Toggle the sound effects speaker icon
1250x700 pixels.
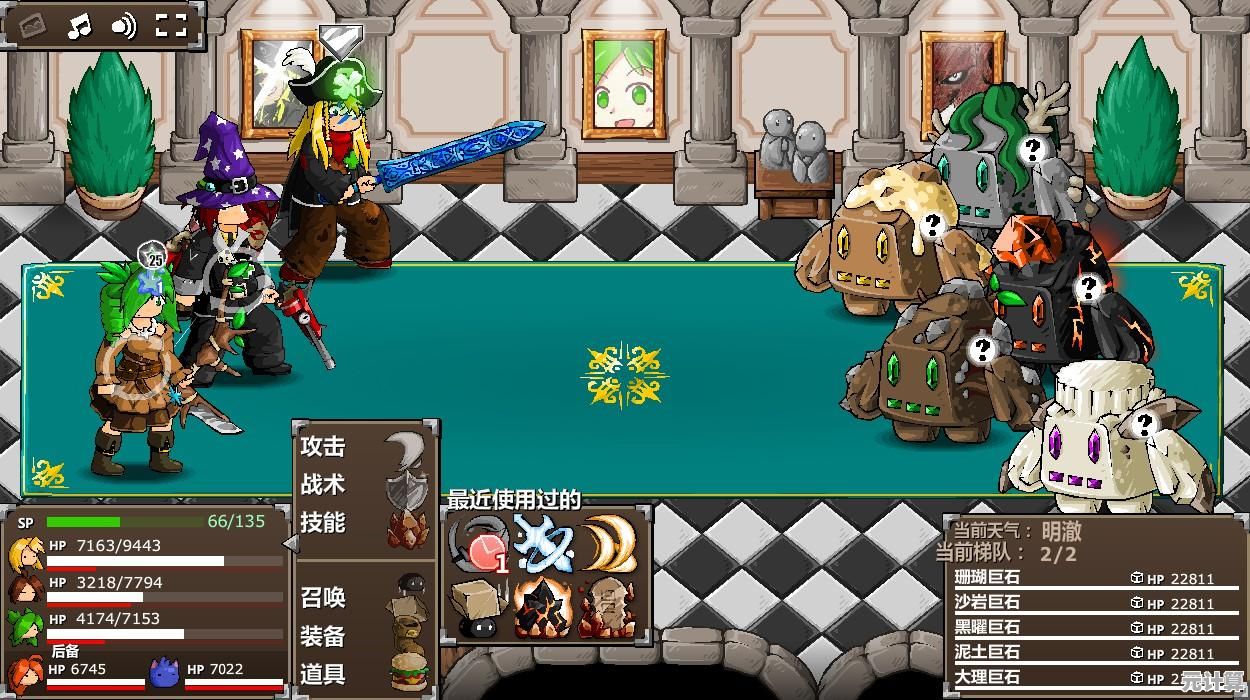click(123, 26)
